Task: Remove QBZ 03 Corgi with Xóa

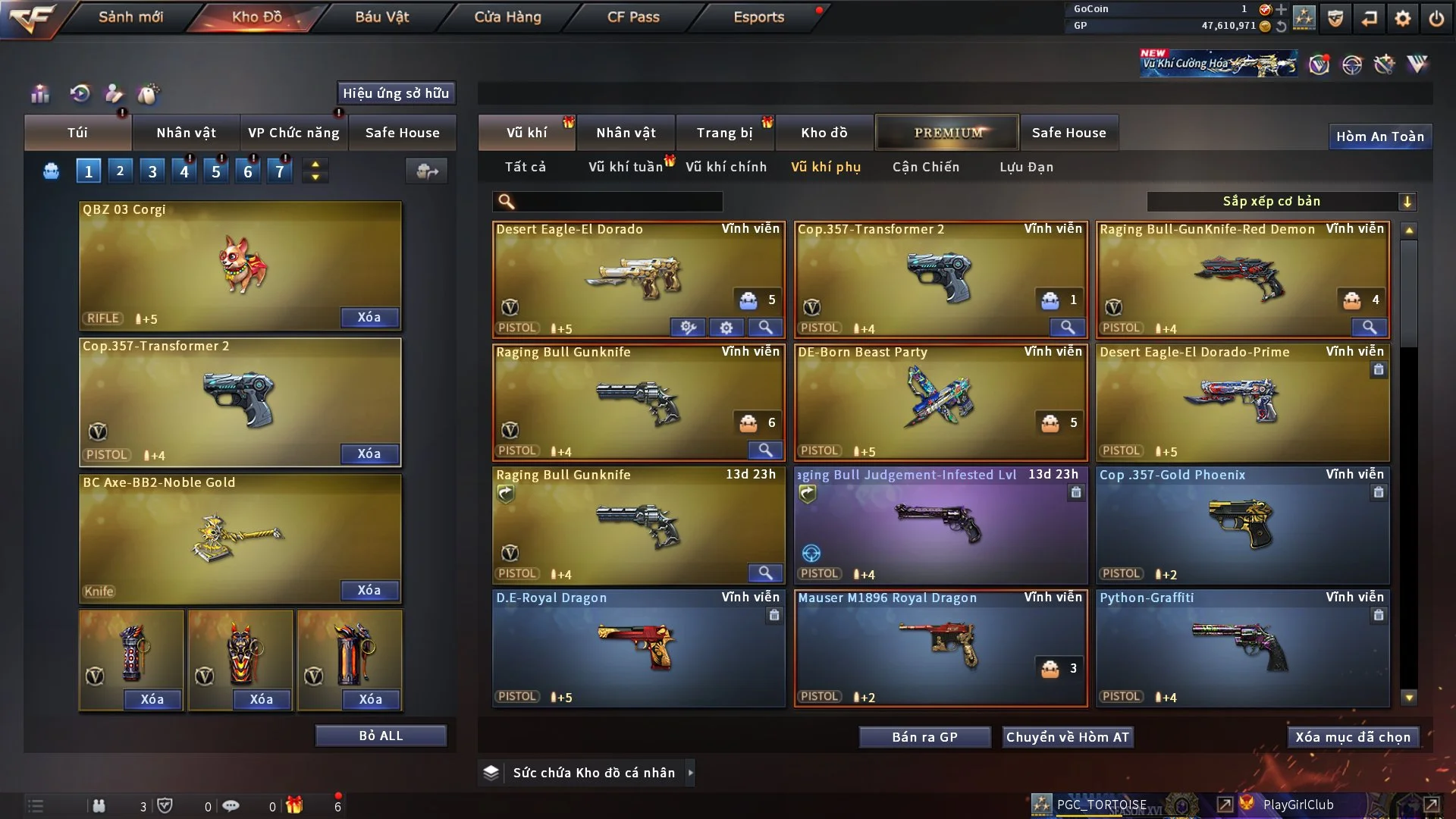Action: (369, 317)
